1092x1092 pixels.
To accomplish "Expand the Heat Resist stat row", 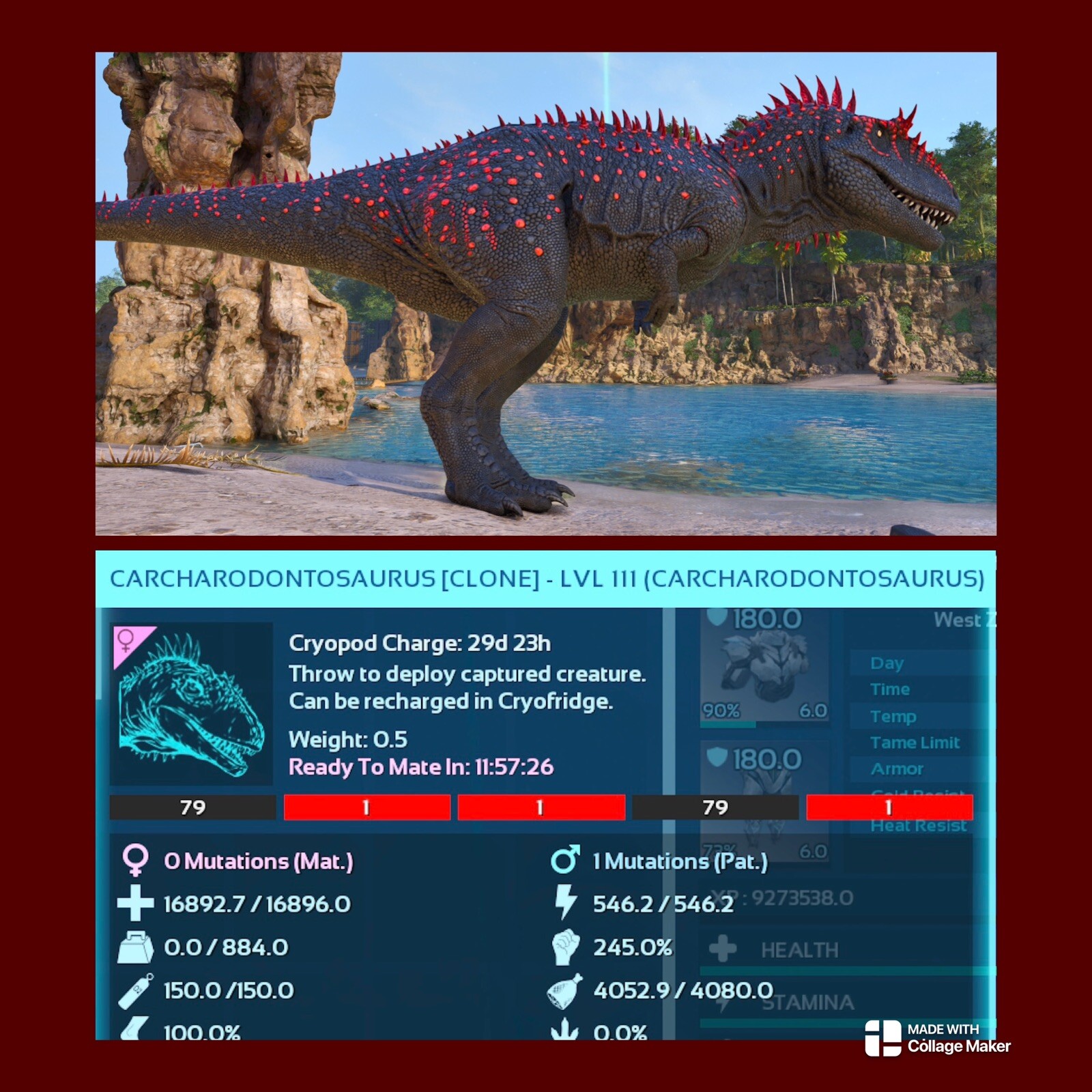I will (920, 824).
